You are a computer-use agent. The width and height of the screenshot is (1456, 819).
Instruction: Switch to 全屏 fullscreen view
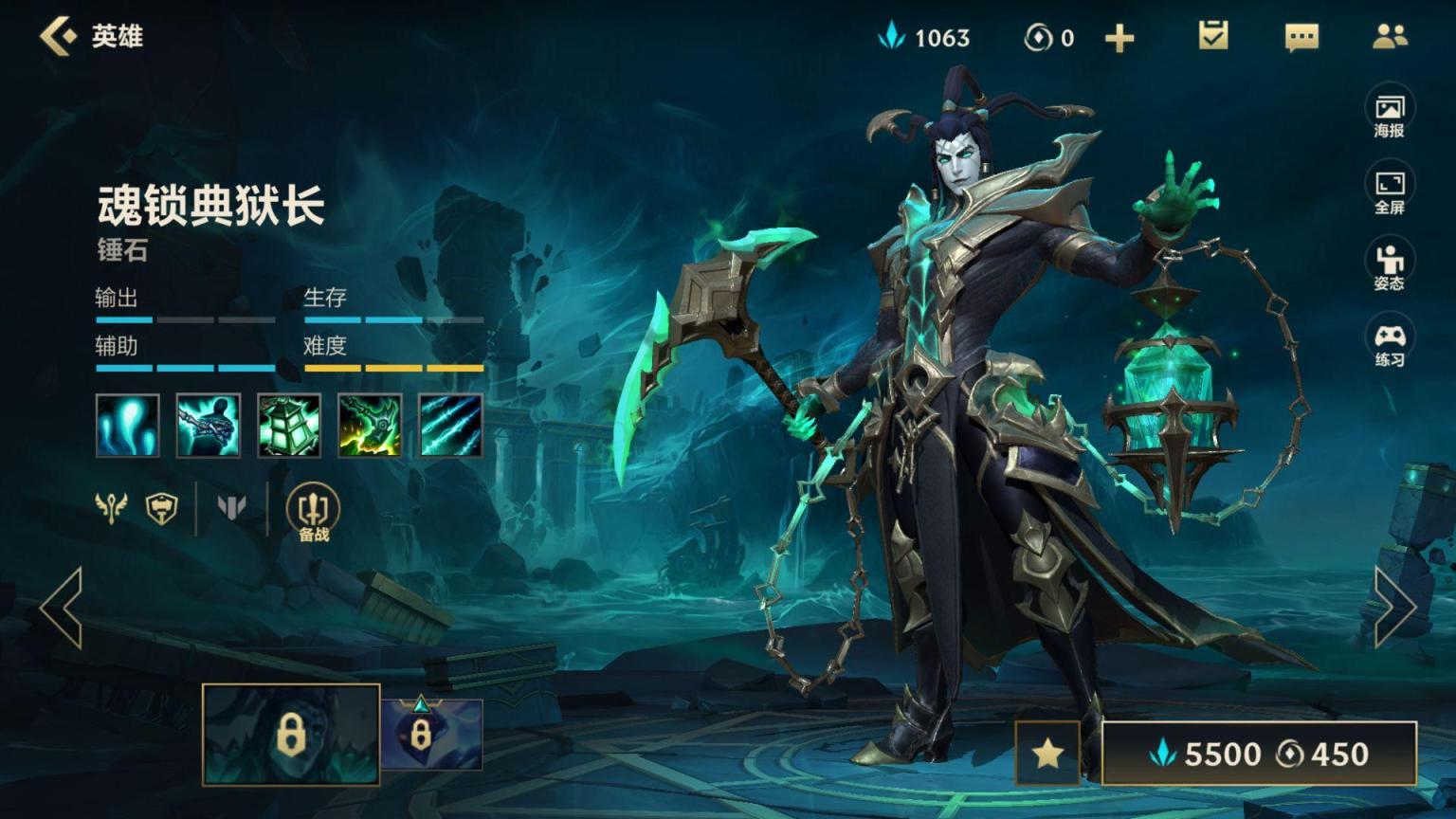coord(1389,191)
